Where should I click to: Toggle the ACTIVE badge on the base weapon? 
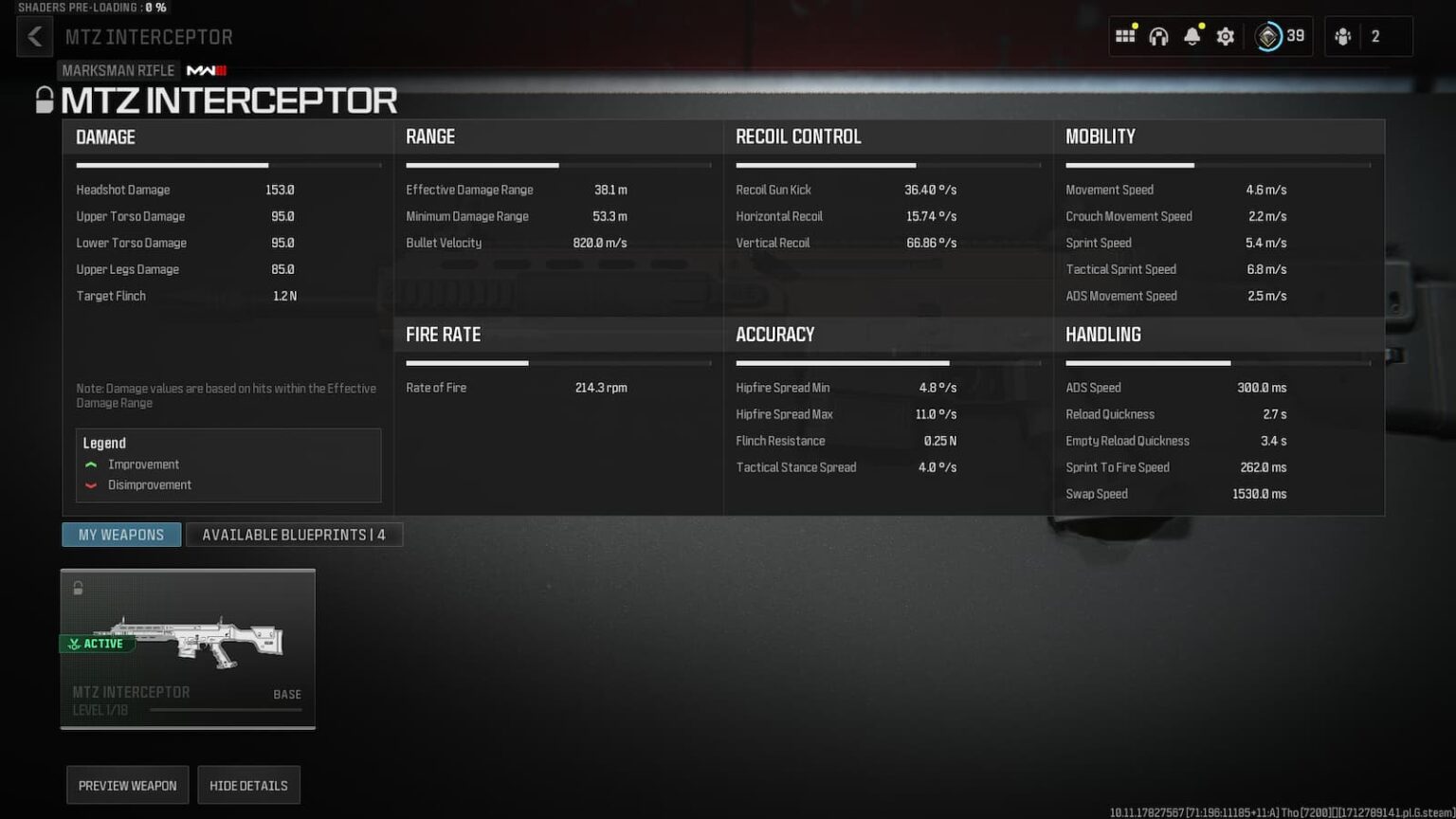tap(96, 644)
